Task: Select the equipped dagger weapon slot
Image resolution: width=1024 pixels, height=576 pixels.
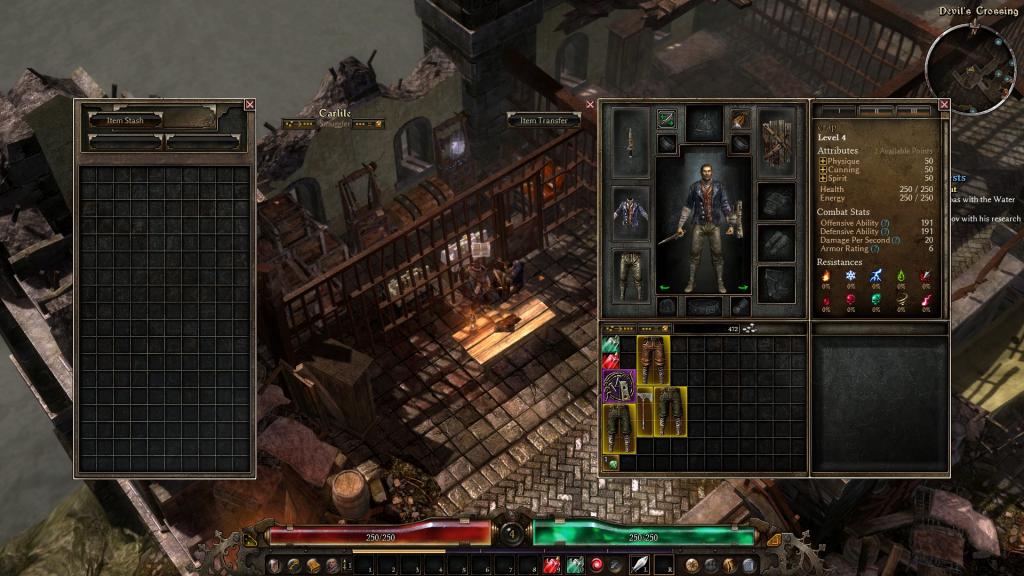Action: click(x=631, y=141)
